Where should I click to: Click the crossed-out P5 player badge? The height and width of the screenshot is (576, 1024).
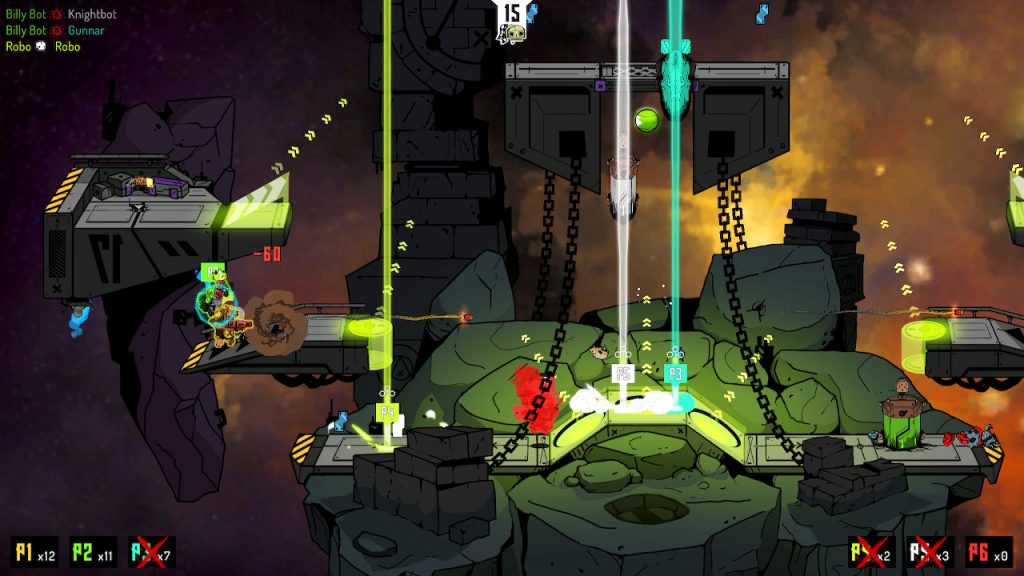click(x=929, y=552)
